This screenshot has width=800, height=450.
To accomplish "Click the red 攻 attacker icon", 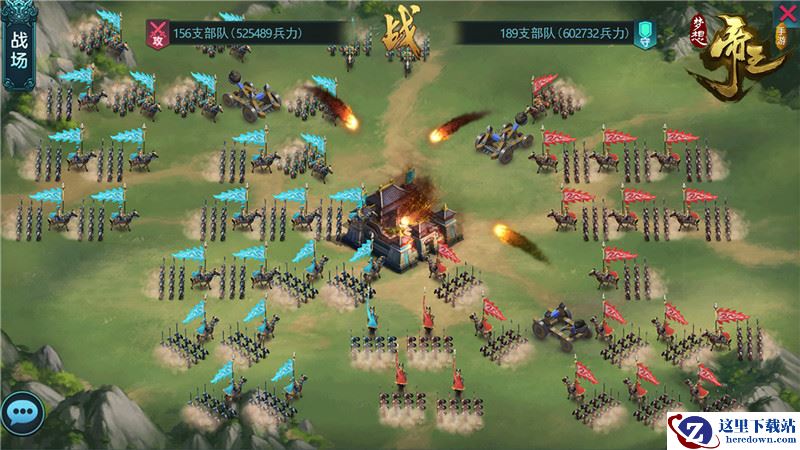I will (x=157, y=33).
